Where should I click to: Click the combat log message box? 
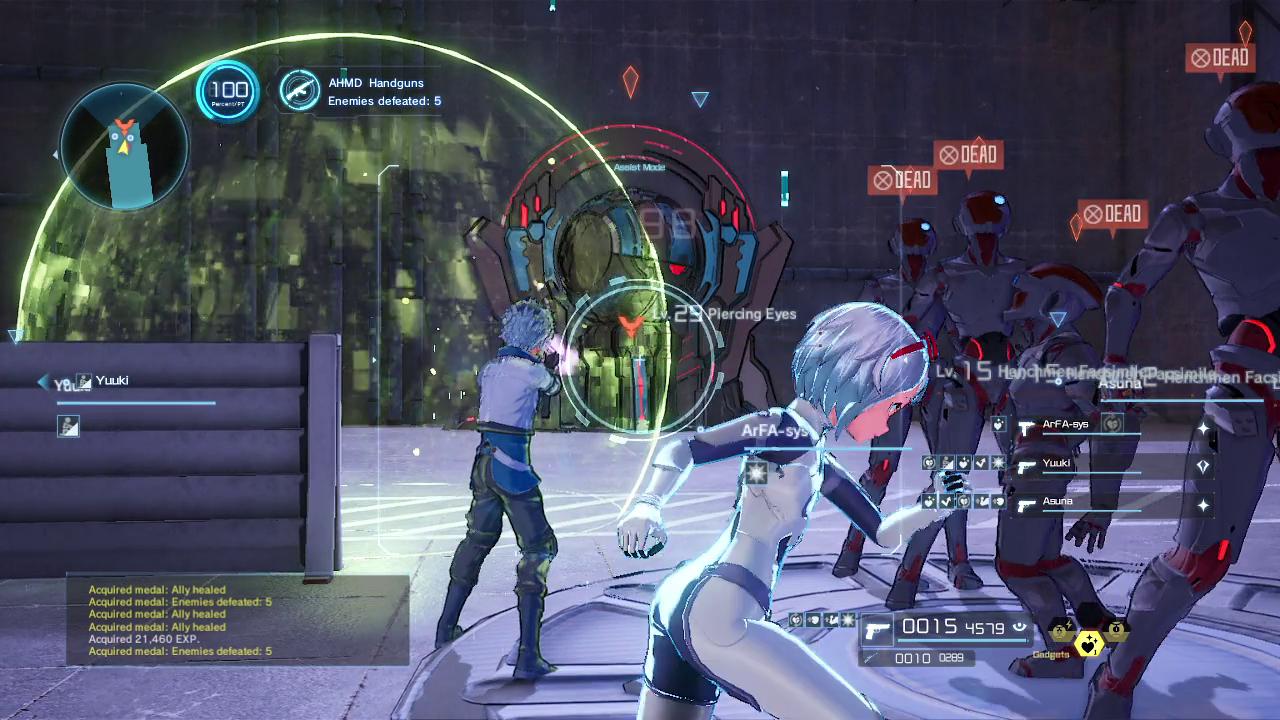pyautogui.click(x=237, y=620)
